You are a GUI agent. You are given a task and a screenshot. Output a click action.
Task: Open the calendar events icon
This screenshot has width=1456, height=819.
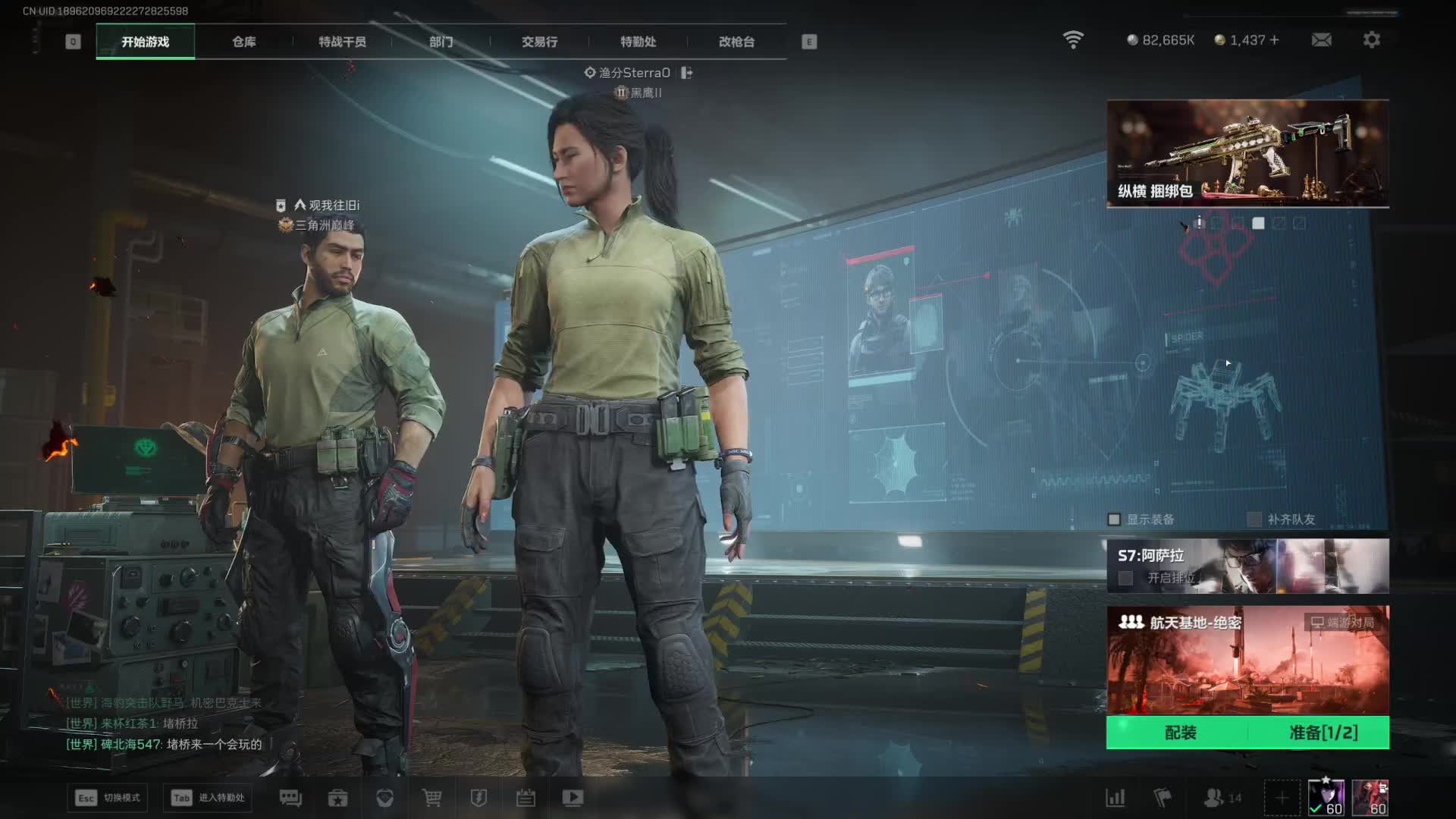coord(526,798)
